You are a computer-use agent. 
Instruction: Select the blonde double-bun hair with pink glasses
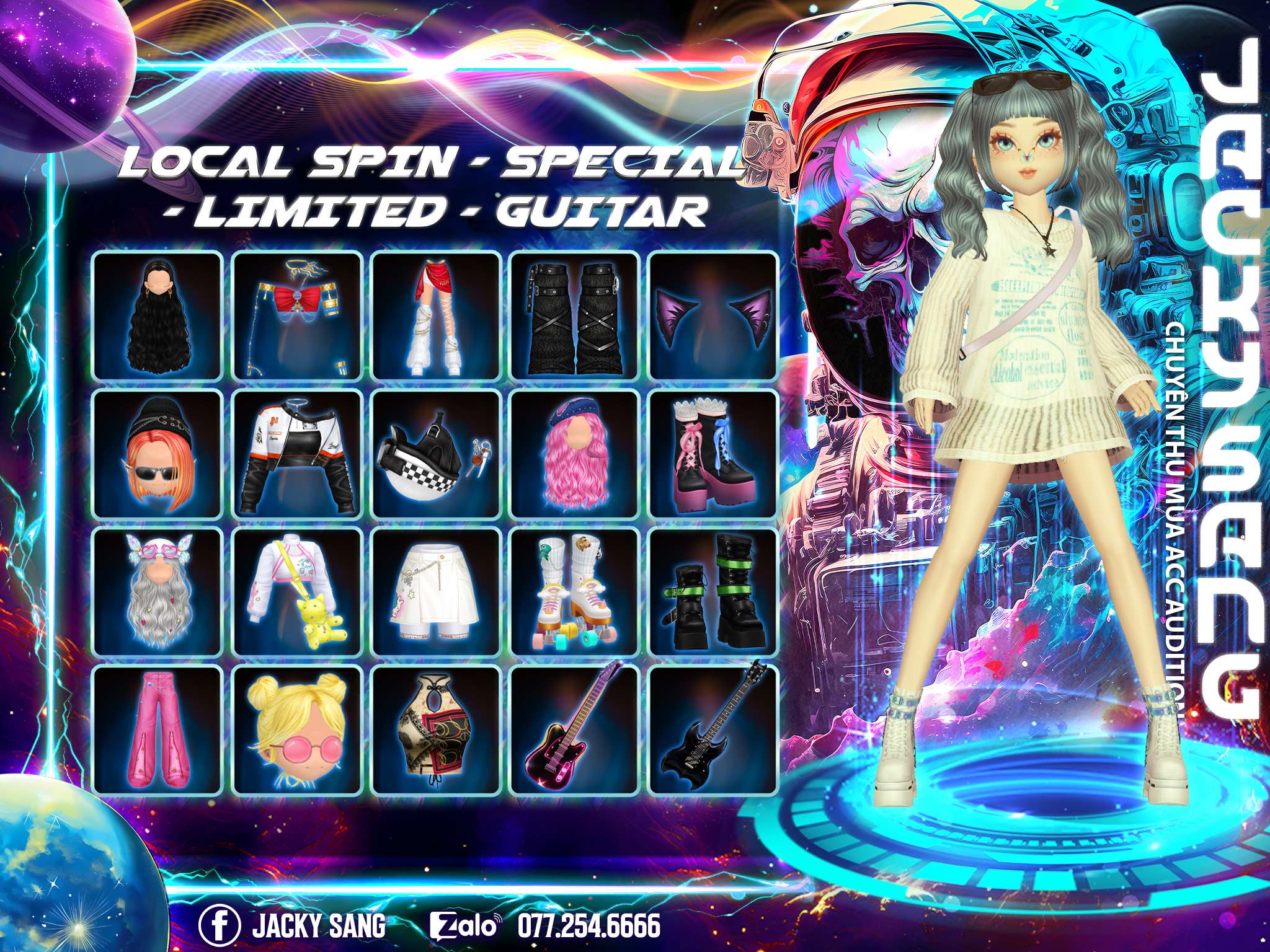pyautogui.click(x=296, y=730)
